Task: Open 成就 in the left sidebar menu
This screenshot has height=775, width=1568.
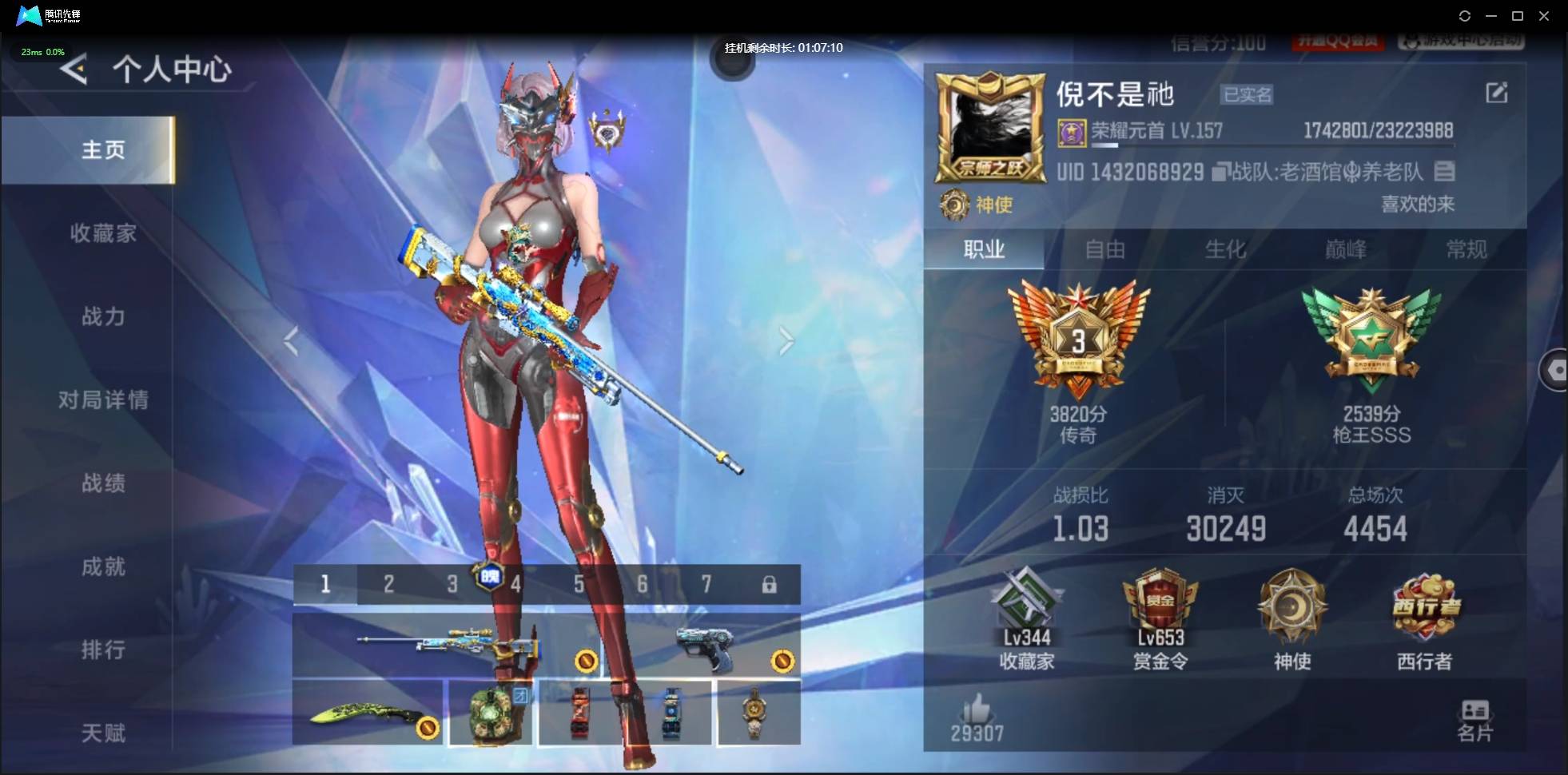Action: pyautogui.click(x=102, y=566)
